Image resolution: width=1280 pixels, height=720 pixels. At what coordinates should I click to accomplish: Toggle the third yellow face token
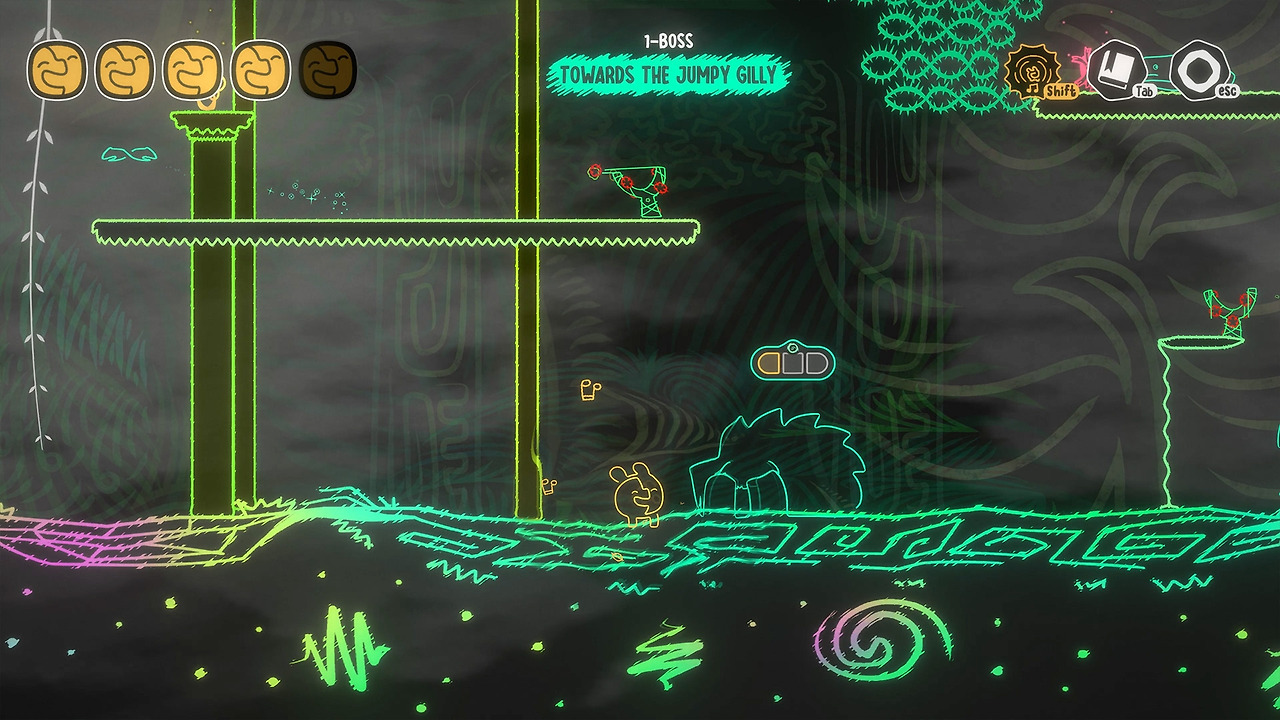click(194, 70)
